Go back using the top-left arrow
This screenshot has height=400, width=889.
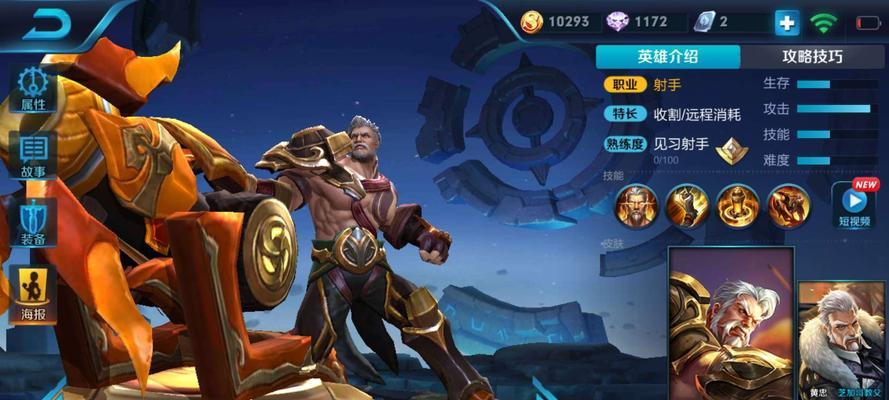(x=47, y=24)
